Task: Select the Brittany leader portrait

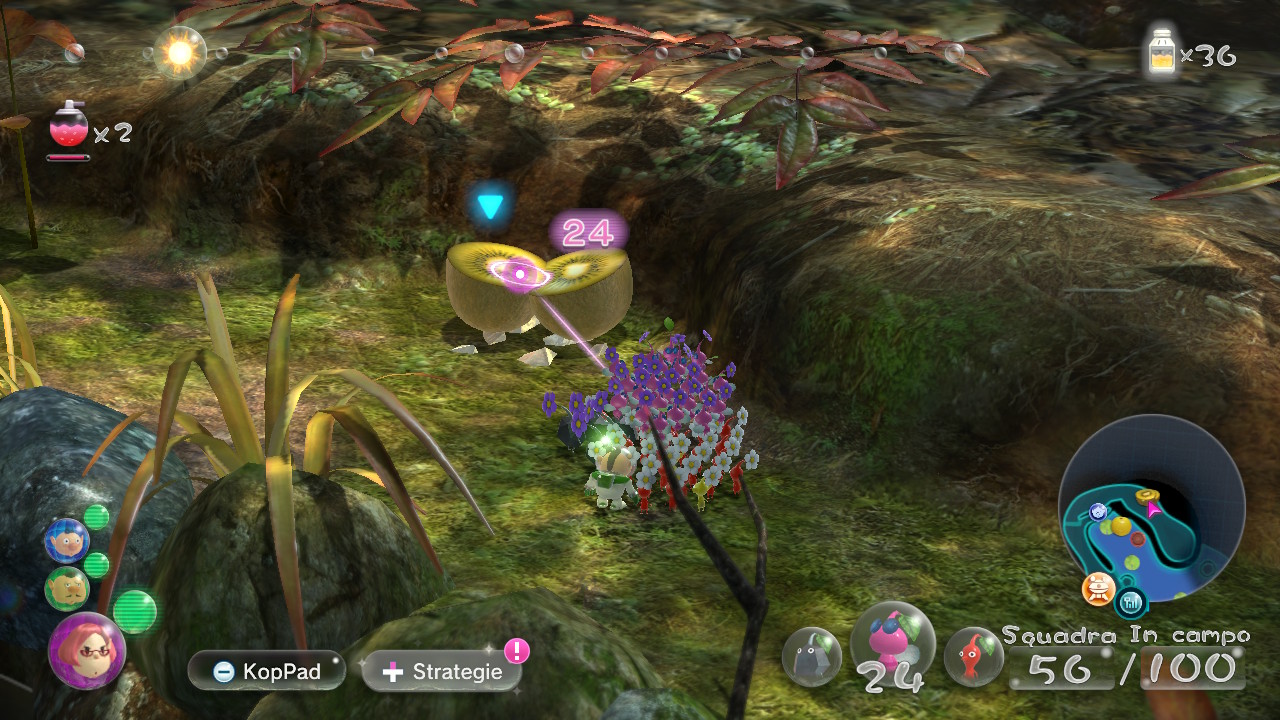Action: point(86,650)
